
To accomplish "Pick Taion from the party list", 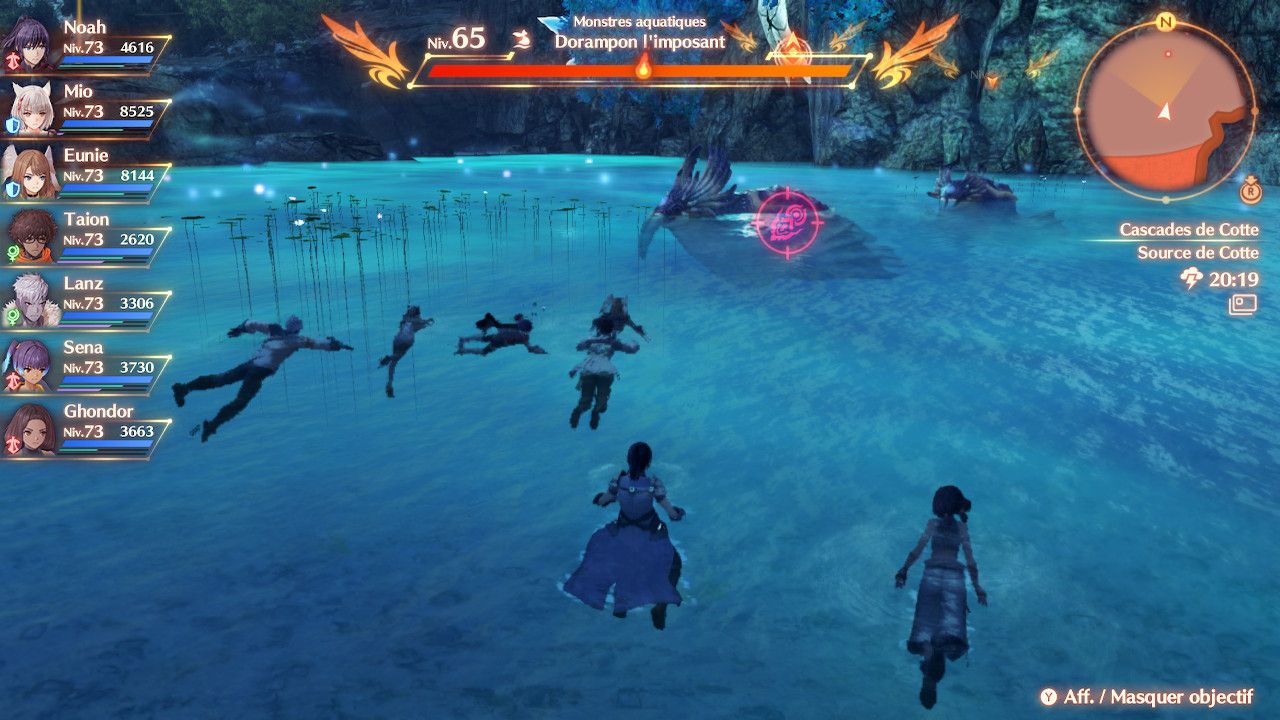I will (85, 236).
